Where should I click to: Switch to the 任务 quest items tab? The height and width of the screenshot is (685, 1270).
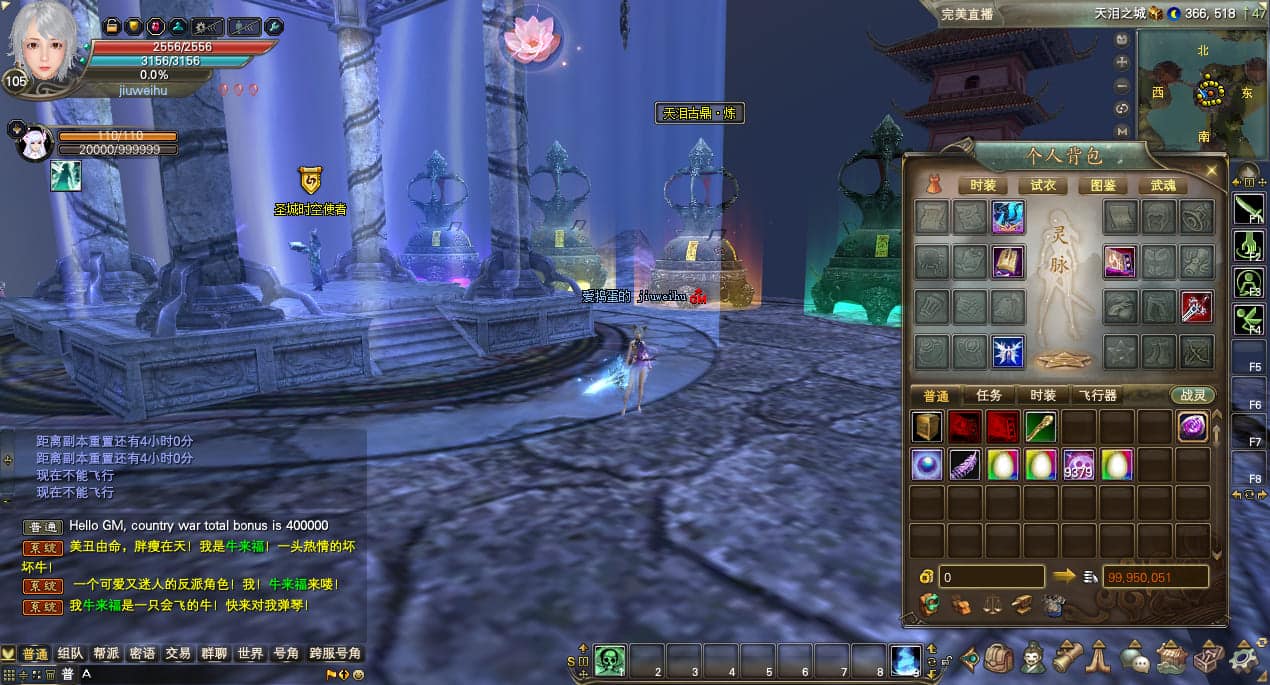tap(989, 395)
